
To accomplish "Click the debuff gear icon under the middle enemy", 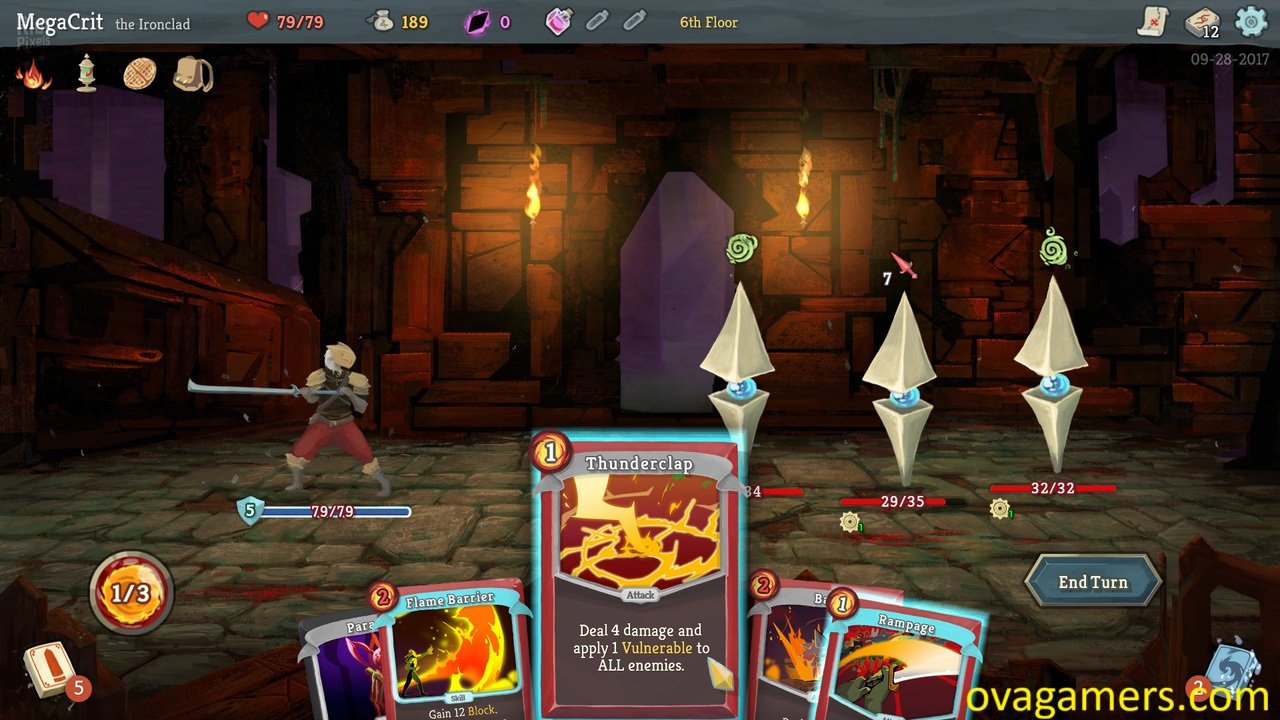I will tap(849, 521).
